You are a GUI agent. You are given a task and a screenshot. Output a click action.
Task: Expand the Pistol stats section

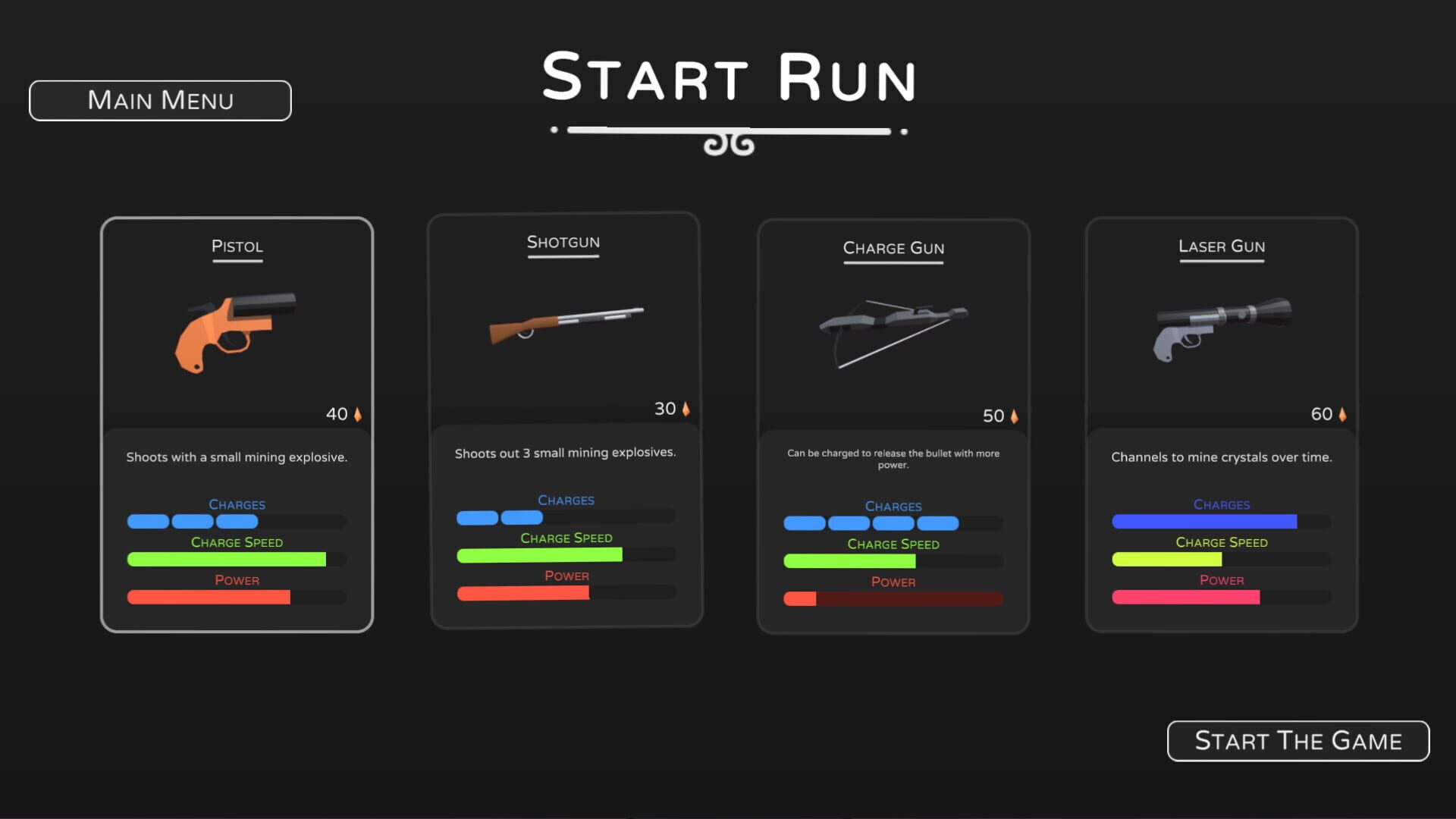tap(237, 550)
